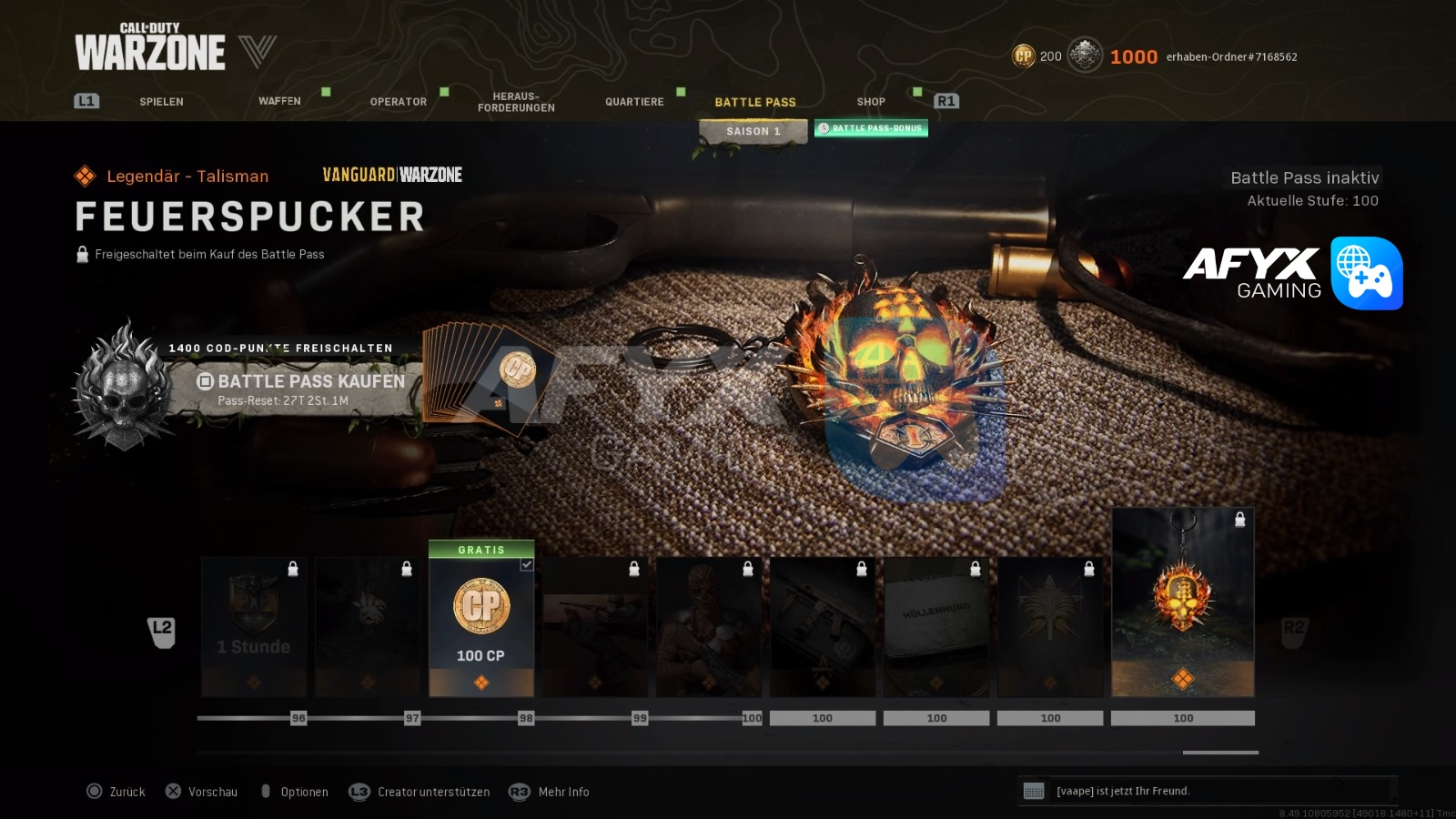Click the player name erhaben-Ordner#7168562
Screen dimensions: 1456x819
point(1231,57)
